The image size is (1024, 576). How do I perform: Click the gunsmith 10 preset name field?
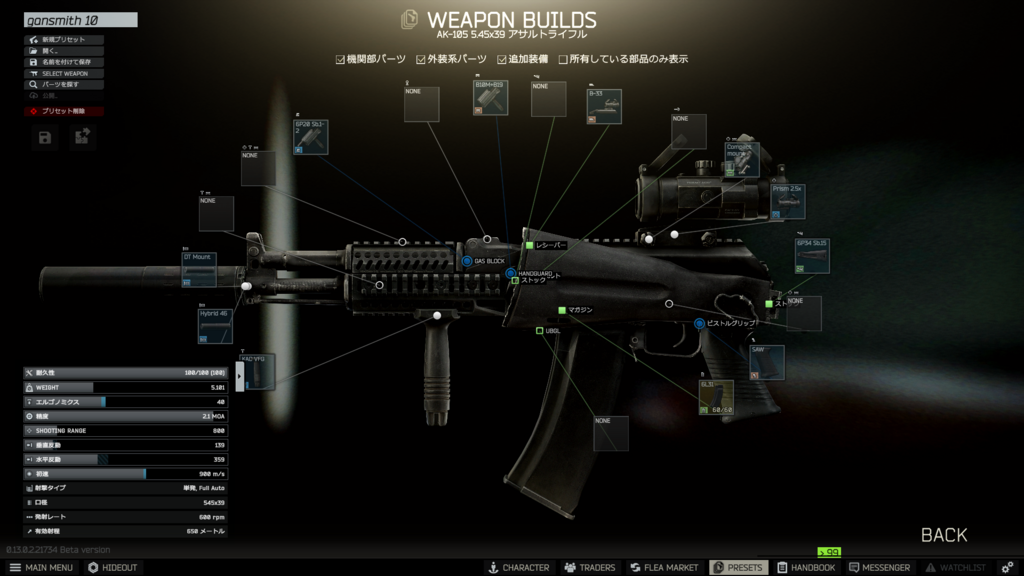pos(80,20)
